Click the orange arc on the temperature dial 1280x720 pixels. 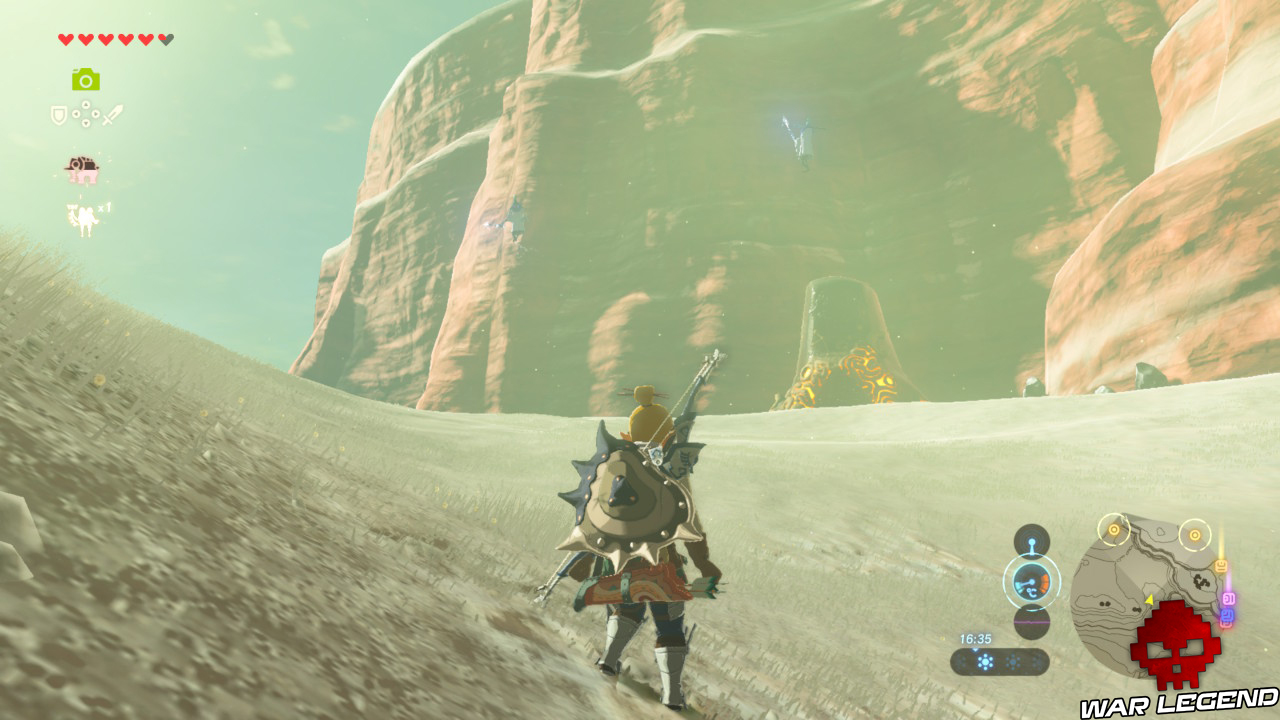tap(1045, 582)
